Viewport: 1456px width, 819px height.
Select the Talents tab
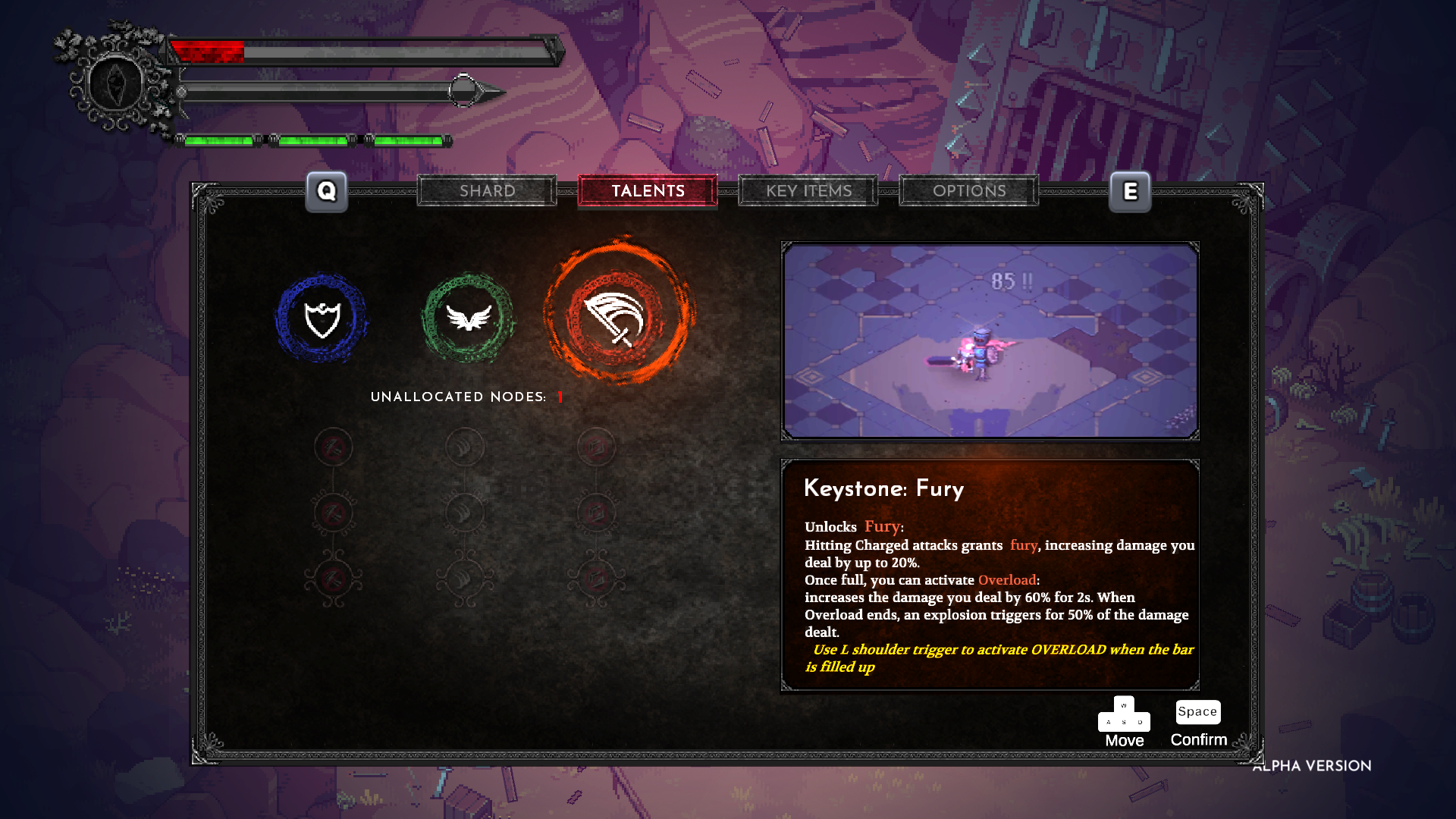[648, 191]
